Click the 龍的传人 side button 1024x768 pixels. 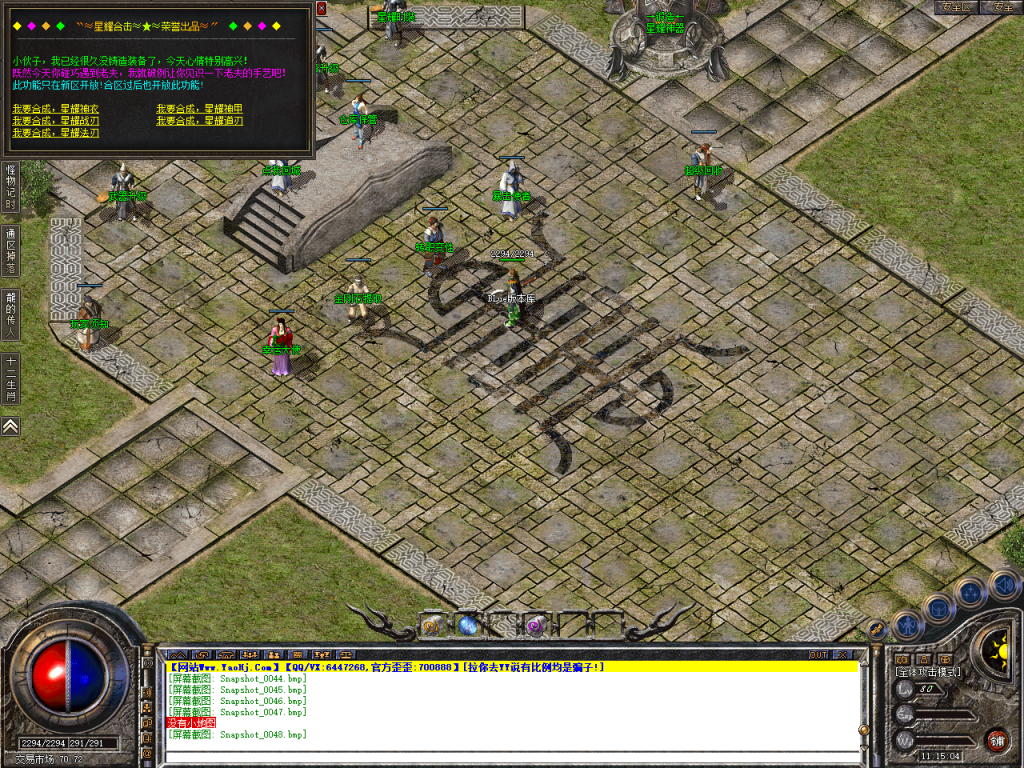tap(10, 316)
